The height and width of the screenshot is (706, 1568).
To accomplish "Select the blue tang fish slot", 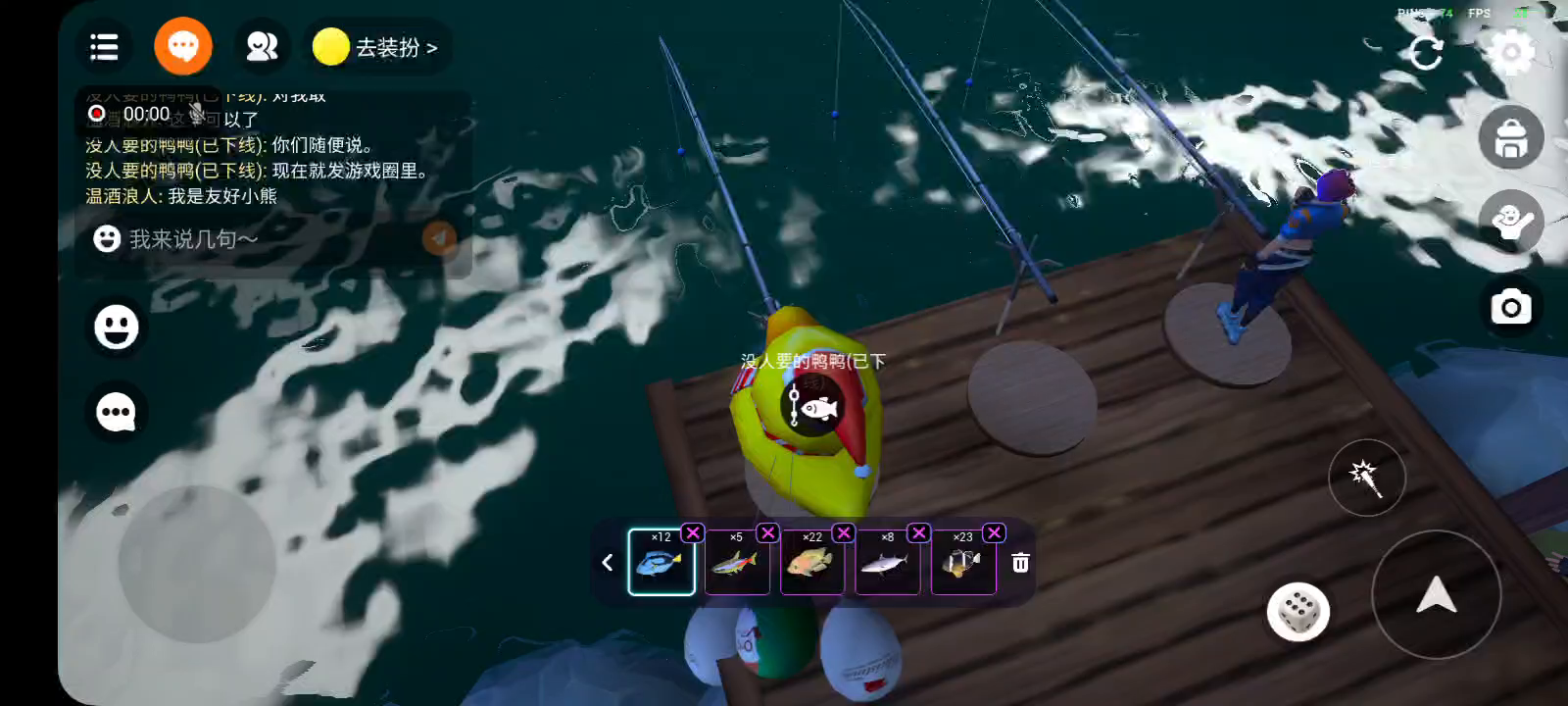I will [661, 563].
